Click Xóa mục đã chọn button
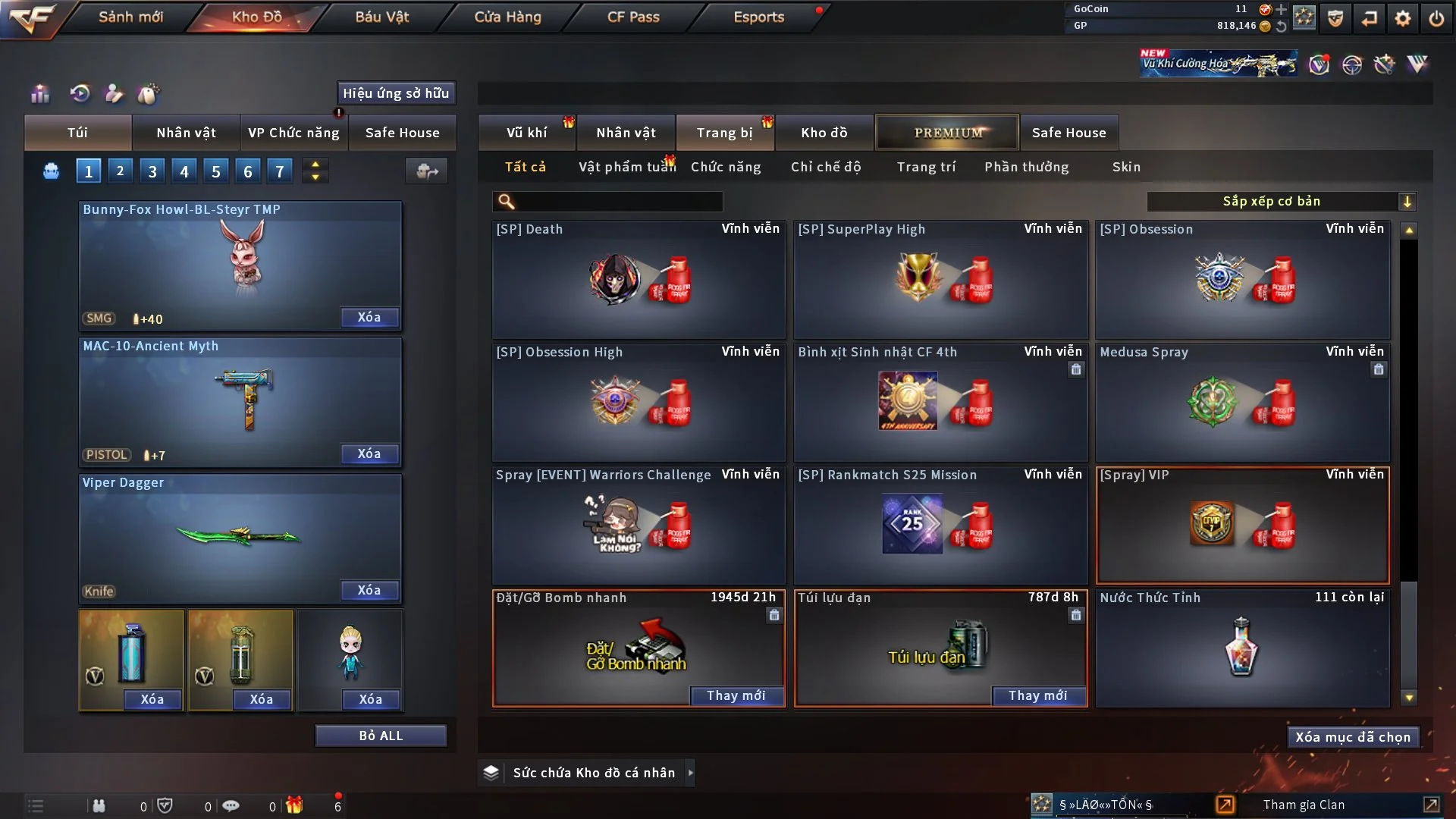This screenshot has height=819, width=1456. point(1353,737)
